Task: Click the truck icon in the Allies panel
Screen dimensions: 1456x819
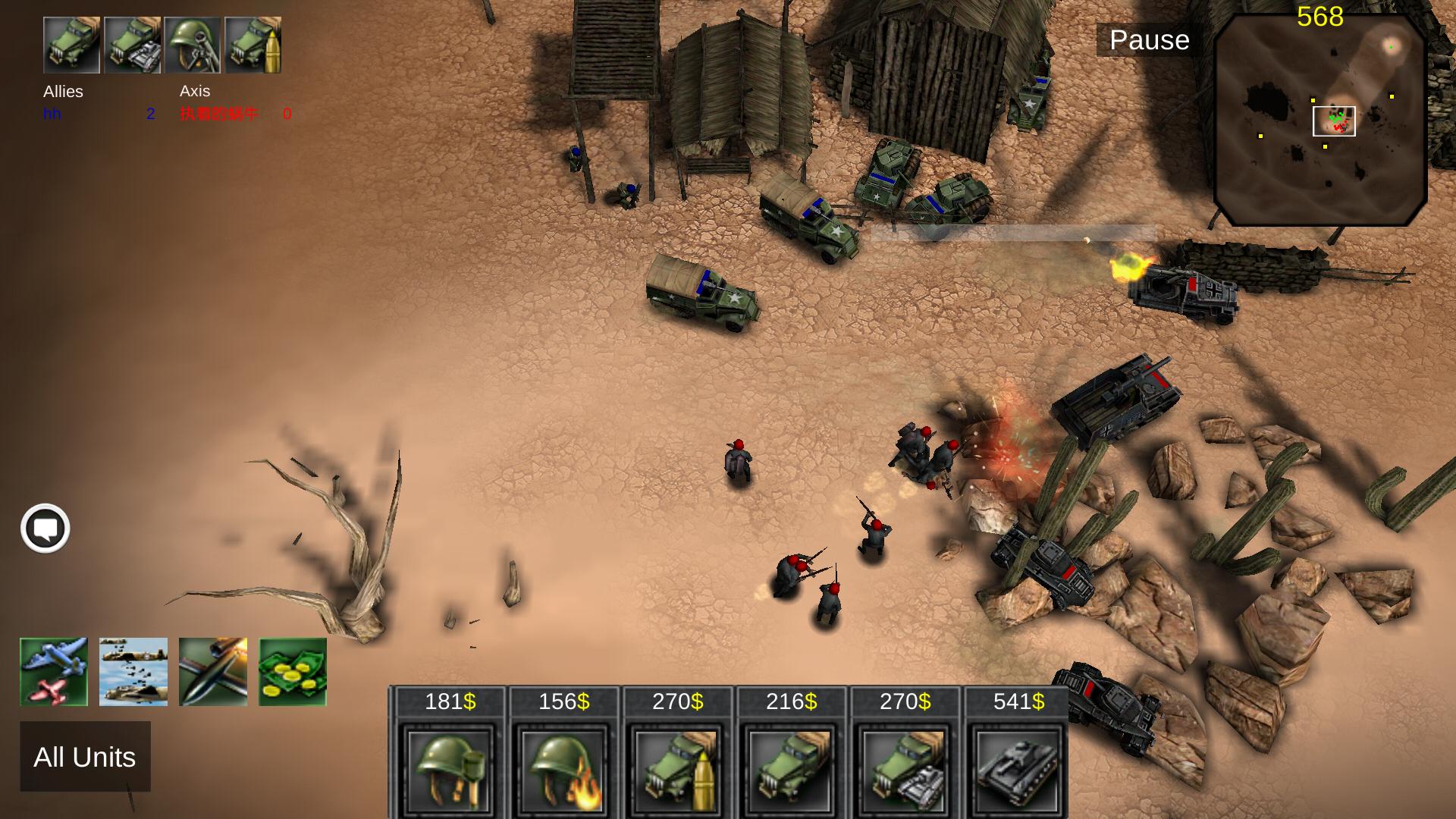Action: coord(72,45)
